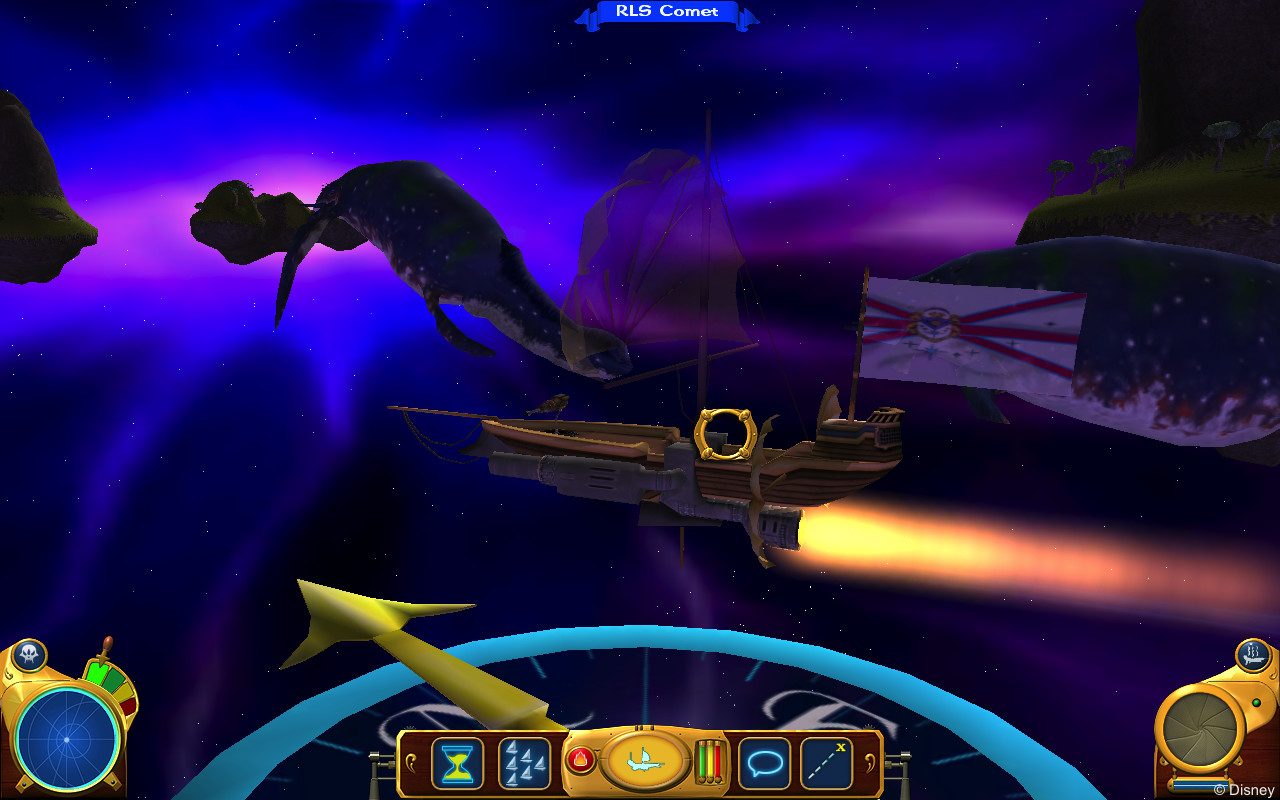
Task: Switch the throttle lever to red zone
Action: (129, 703)
